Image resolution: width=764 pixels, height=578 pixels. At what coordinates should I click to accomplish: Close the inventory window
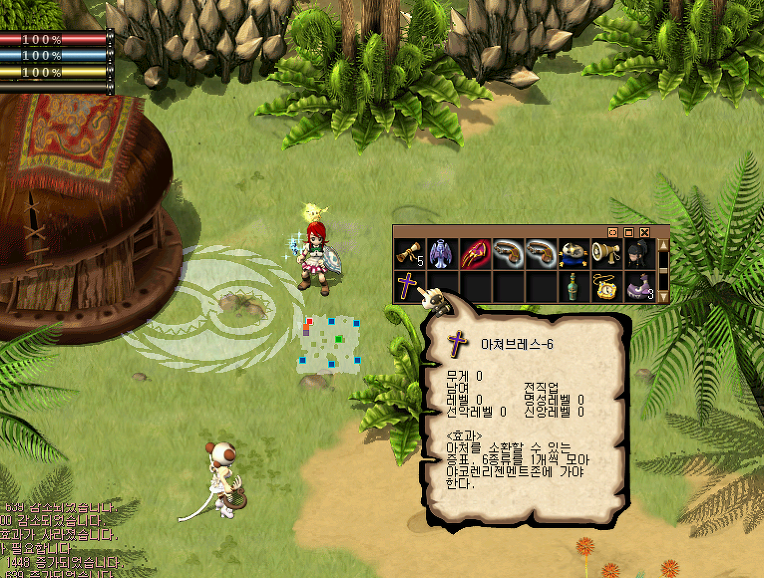click(x=645, y=231)
